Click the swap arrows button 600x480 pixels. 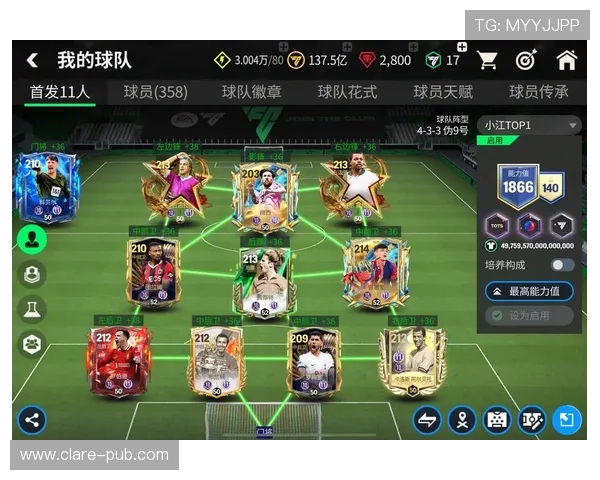(x=427, y=420)
